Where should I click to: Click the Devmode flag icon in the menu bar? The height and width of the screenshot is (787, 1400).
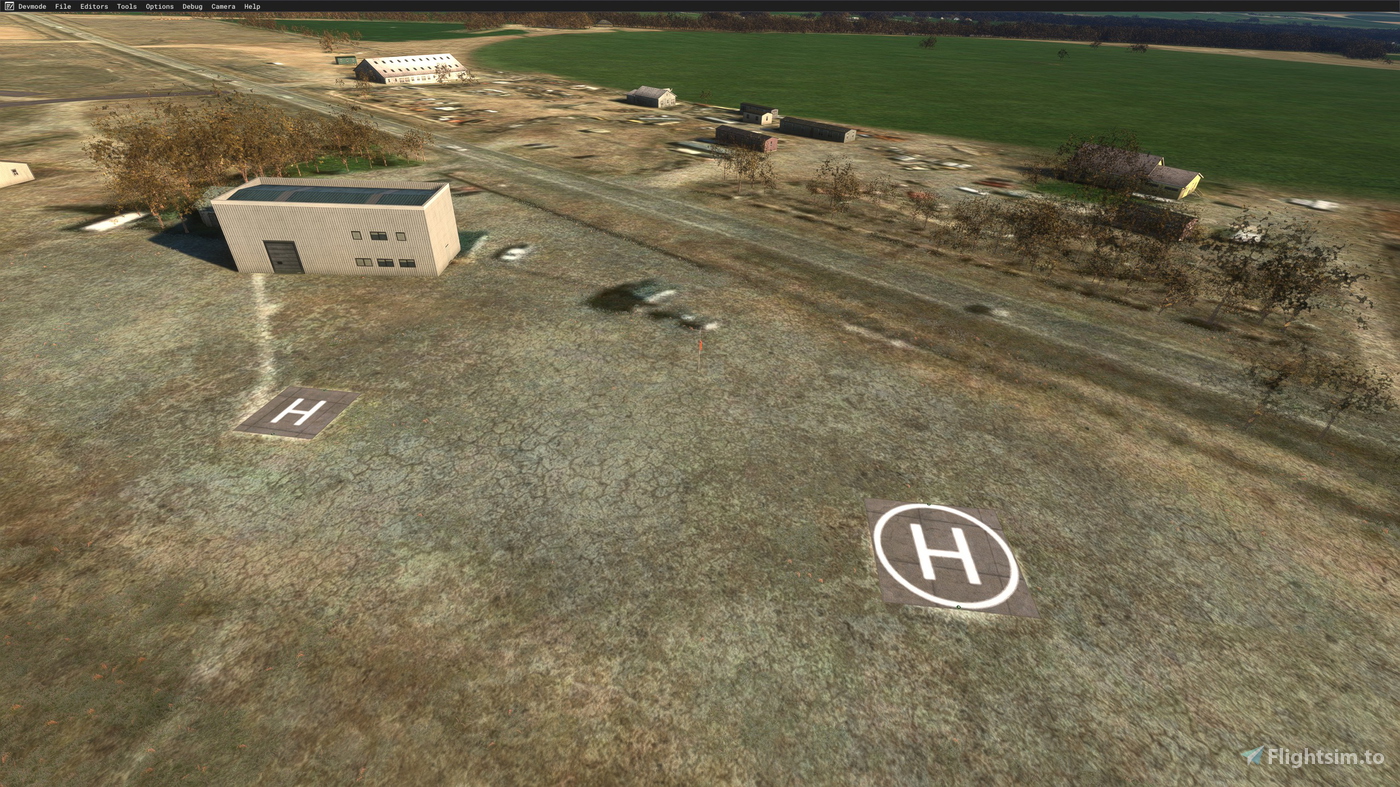point(8,5)
